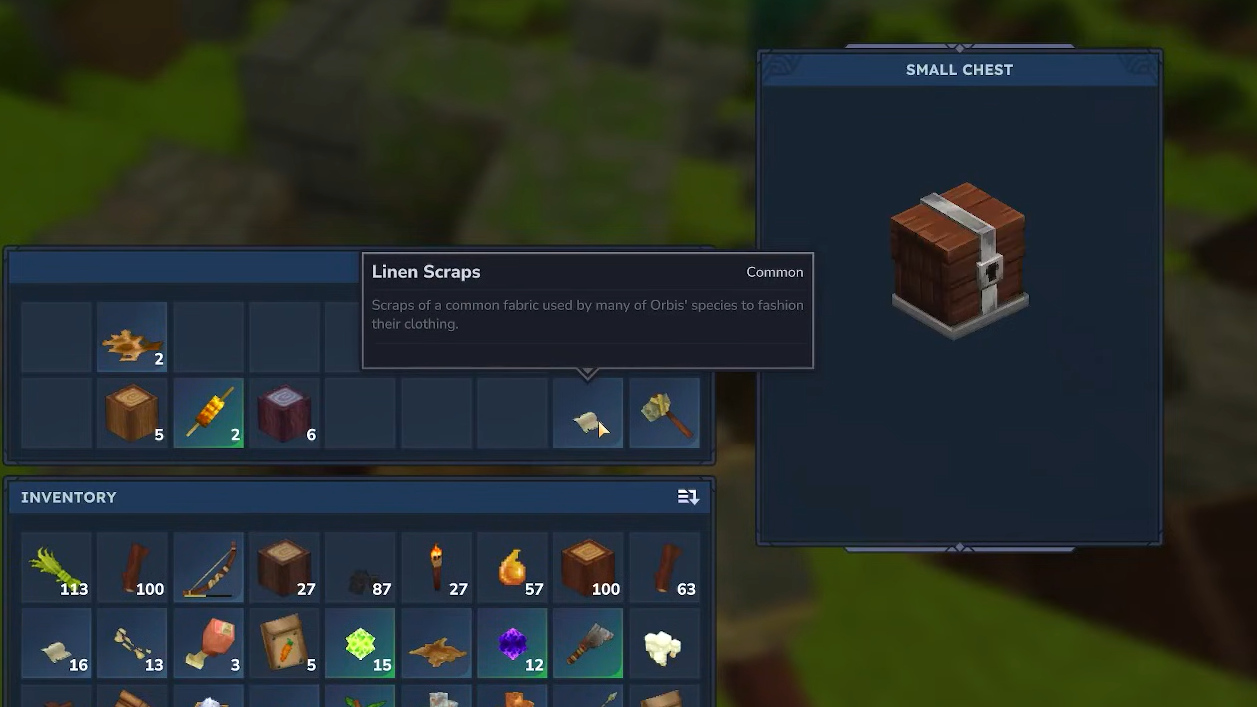1257x707 pixels.
Task: Click the Small Chest preview image
Action: click(x=959, y=262)
